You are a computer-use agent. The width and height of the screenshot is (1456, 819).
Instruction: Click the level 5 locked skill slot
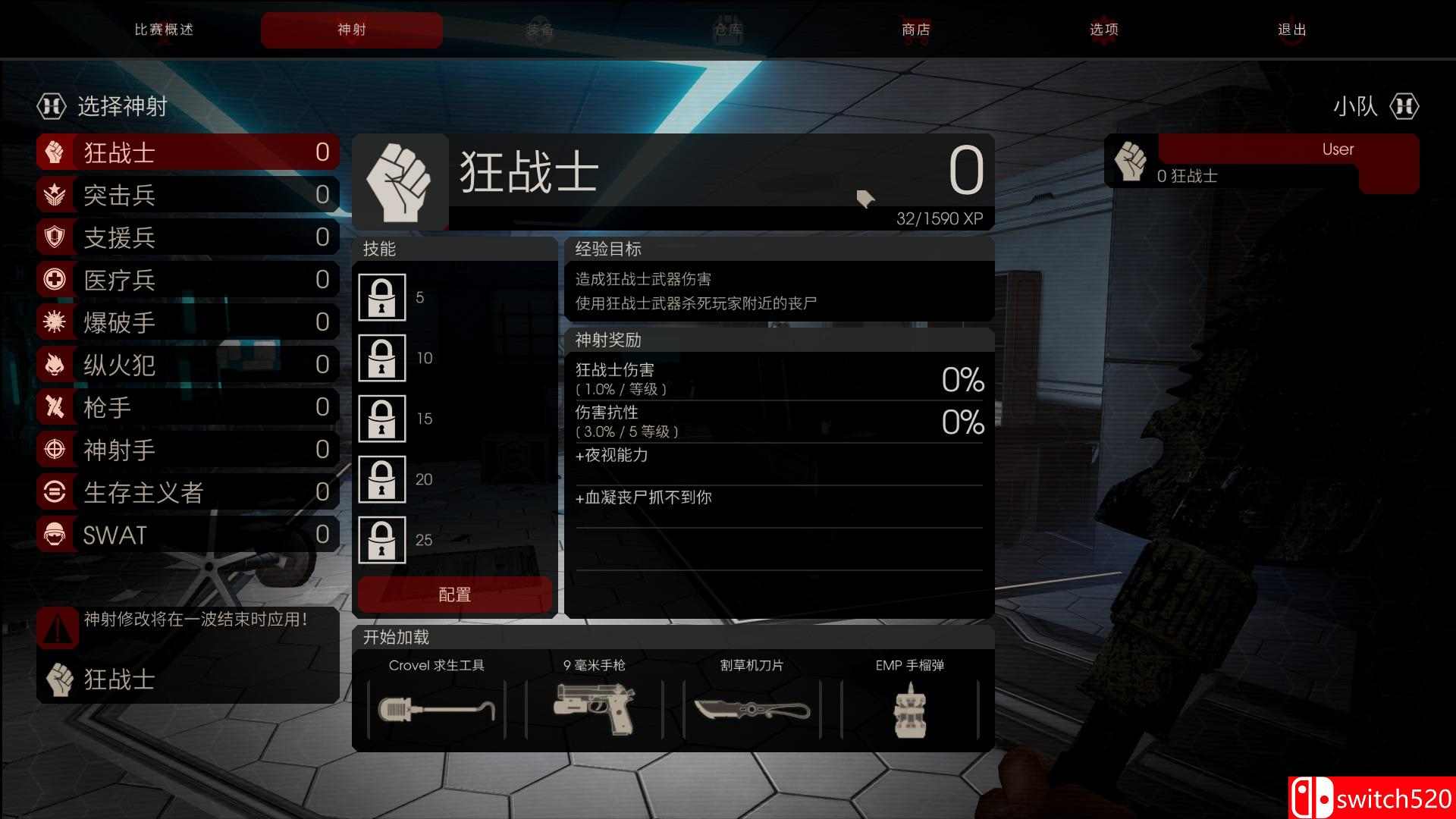click(382, 297)
